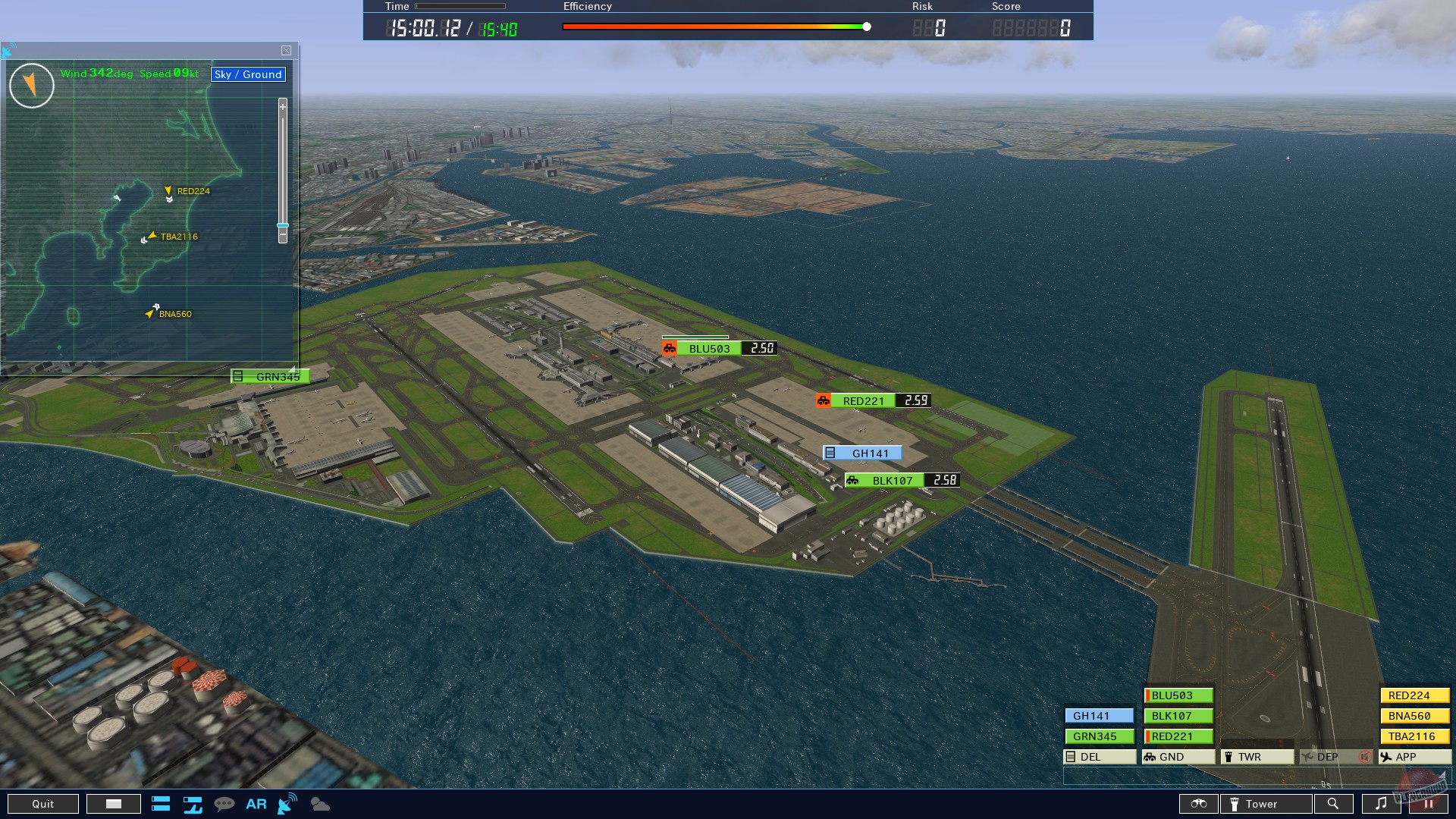Screen dimensions: 1456x819
Task: Open the music settings icon
Action: (1380, 804)
